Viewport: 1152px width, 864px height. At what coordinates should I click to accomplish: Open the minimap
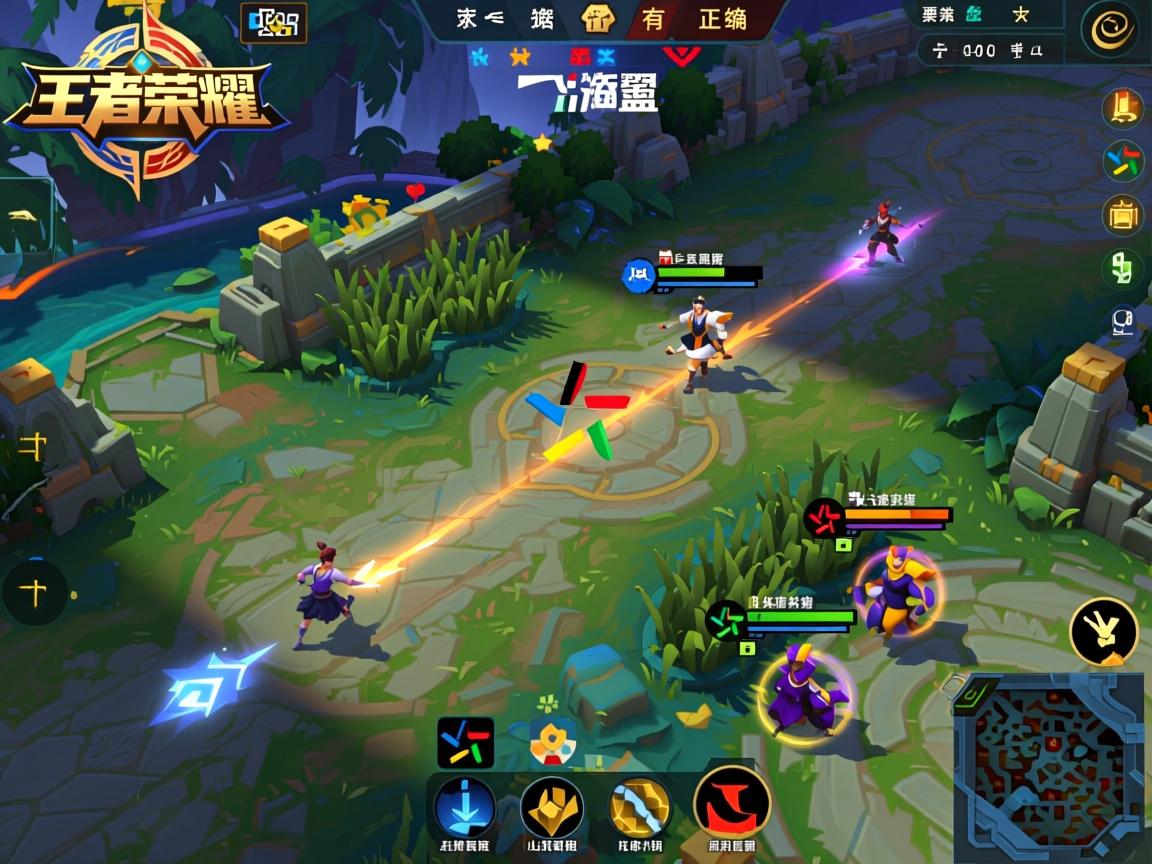[1048, 768]
